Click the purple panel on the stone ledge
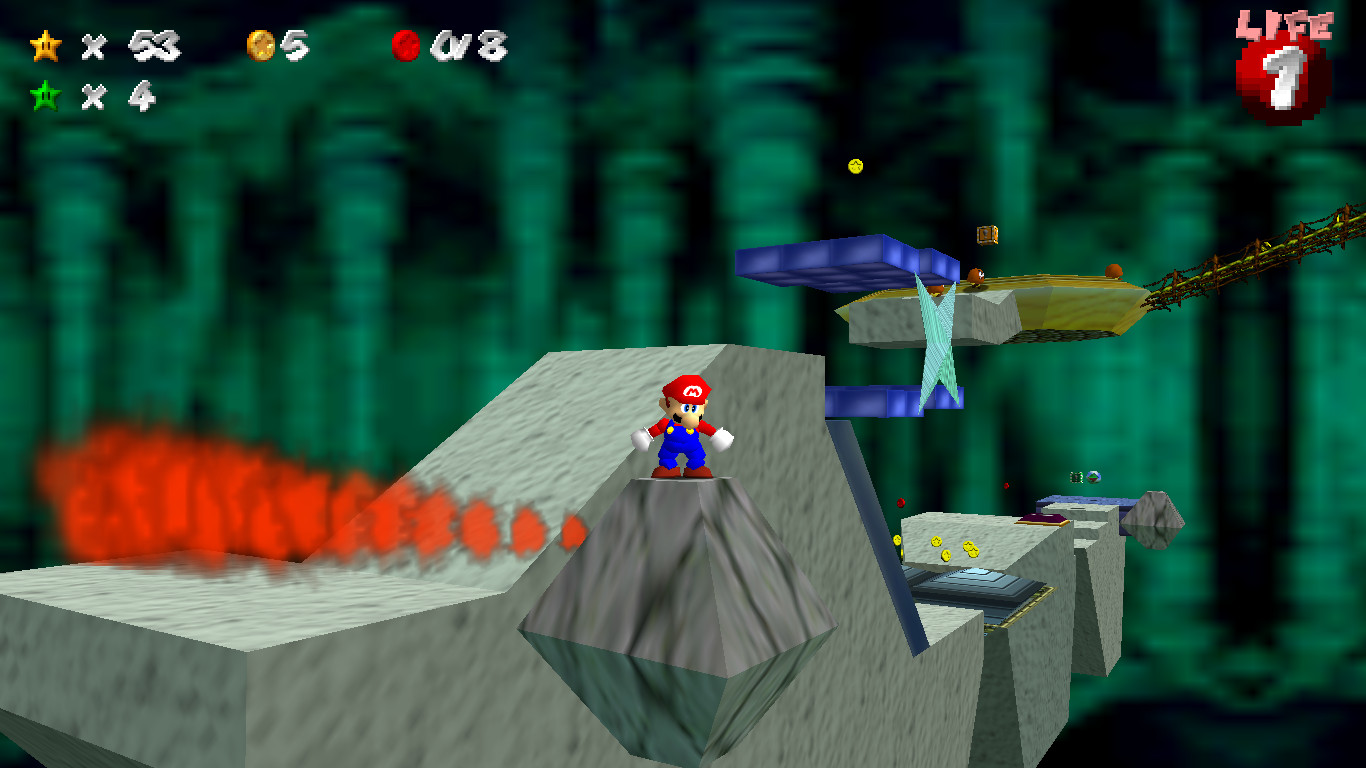 tap(1042, 518)
